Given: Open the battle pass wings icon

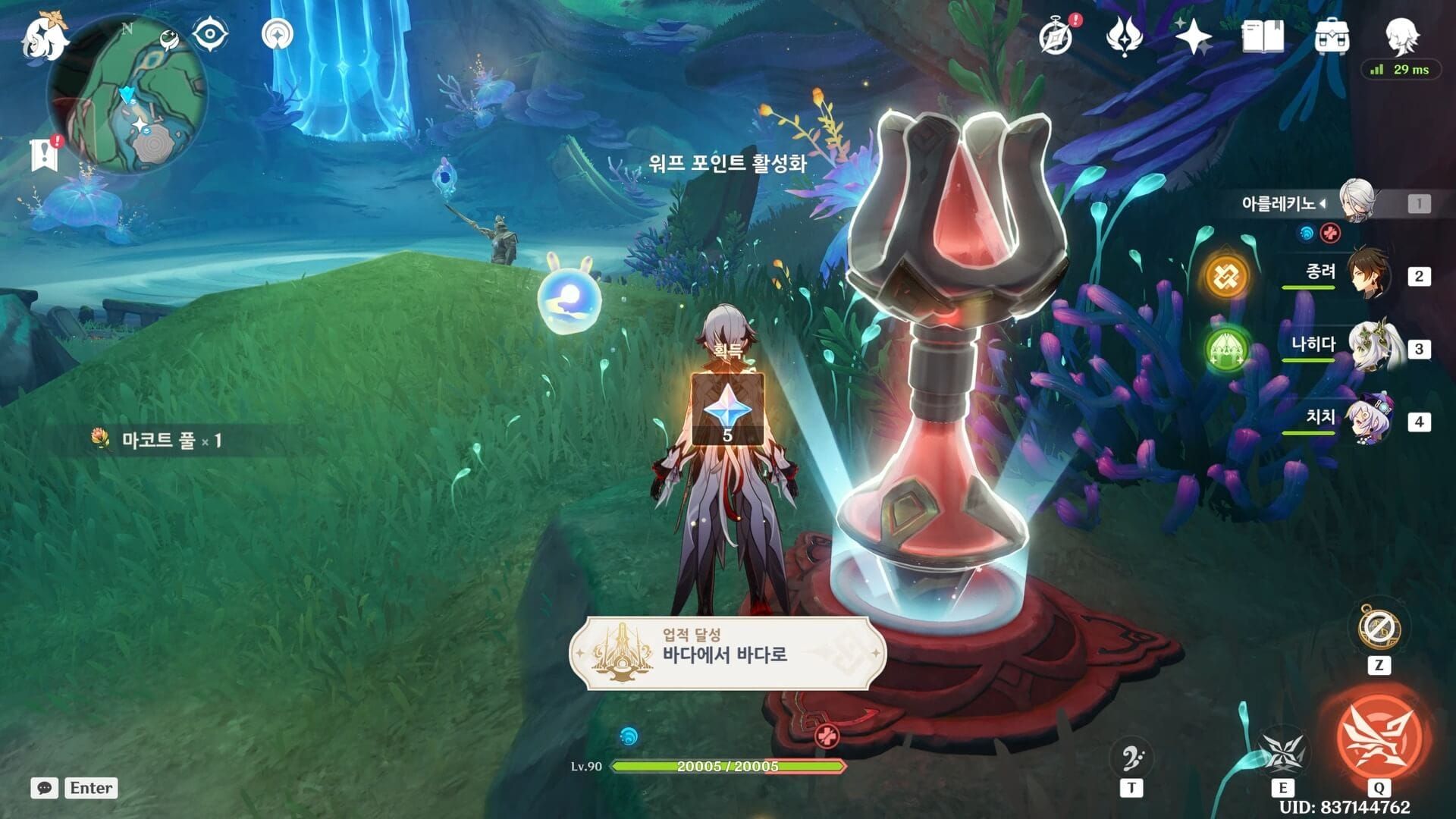Looking at the screenshot, I should (x=1124, y=36).
